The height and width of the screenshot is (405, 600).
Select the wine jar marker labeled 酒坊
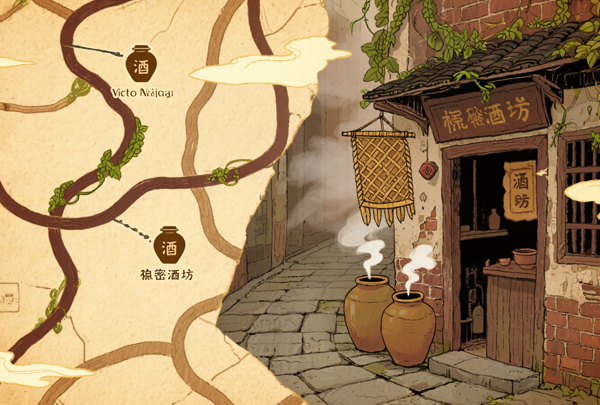[x=168, y=243]
